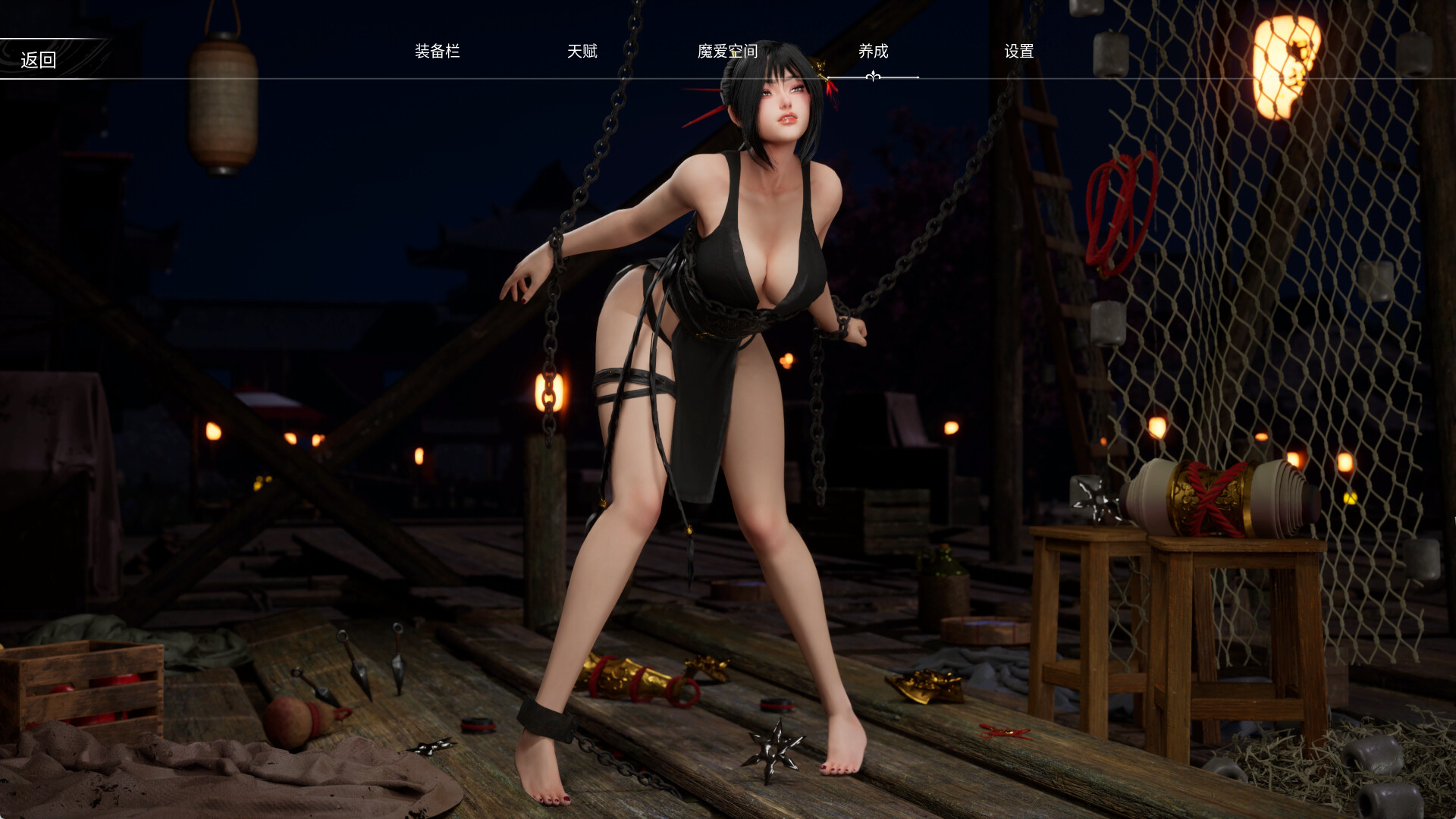The image size is (1456, 819).
Task: Select the active 养成 tab
Action: click(x=871, y=52)
